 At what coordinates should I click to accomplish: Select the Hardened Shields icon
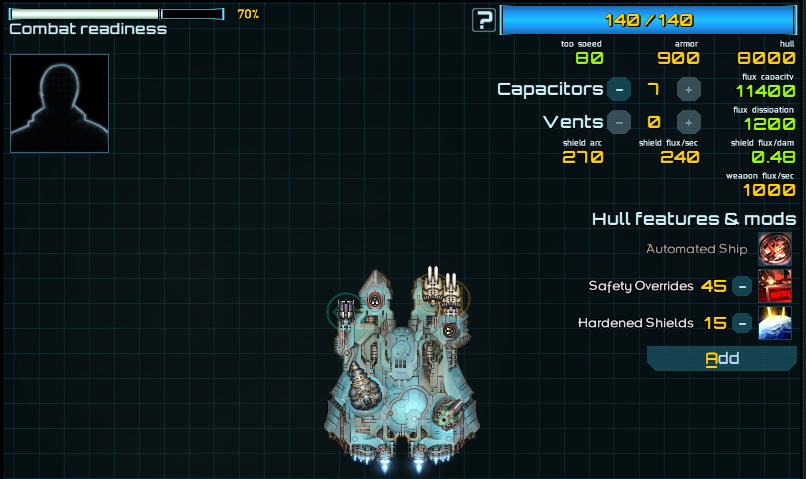coord(775,323)
